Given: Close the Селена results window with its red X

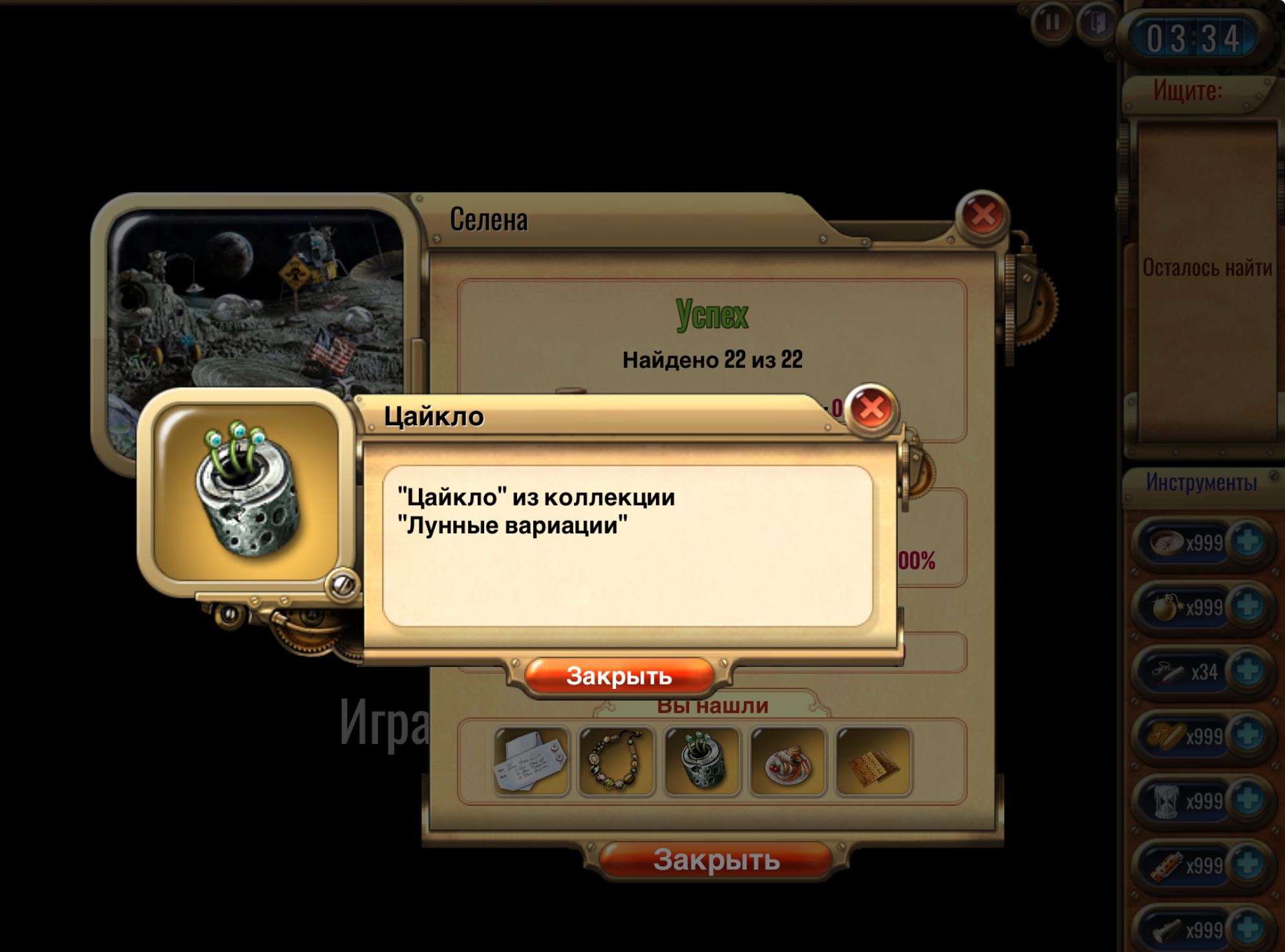Looking at the screenshot, I should [x=982, y=215].
